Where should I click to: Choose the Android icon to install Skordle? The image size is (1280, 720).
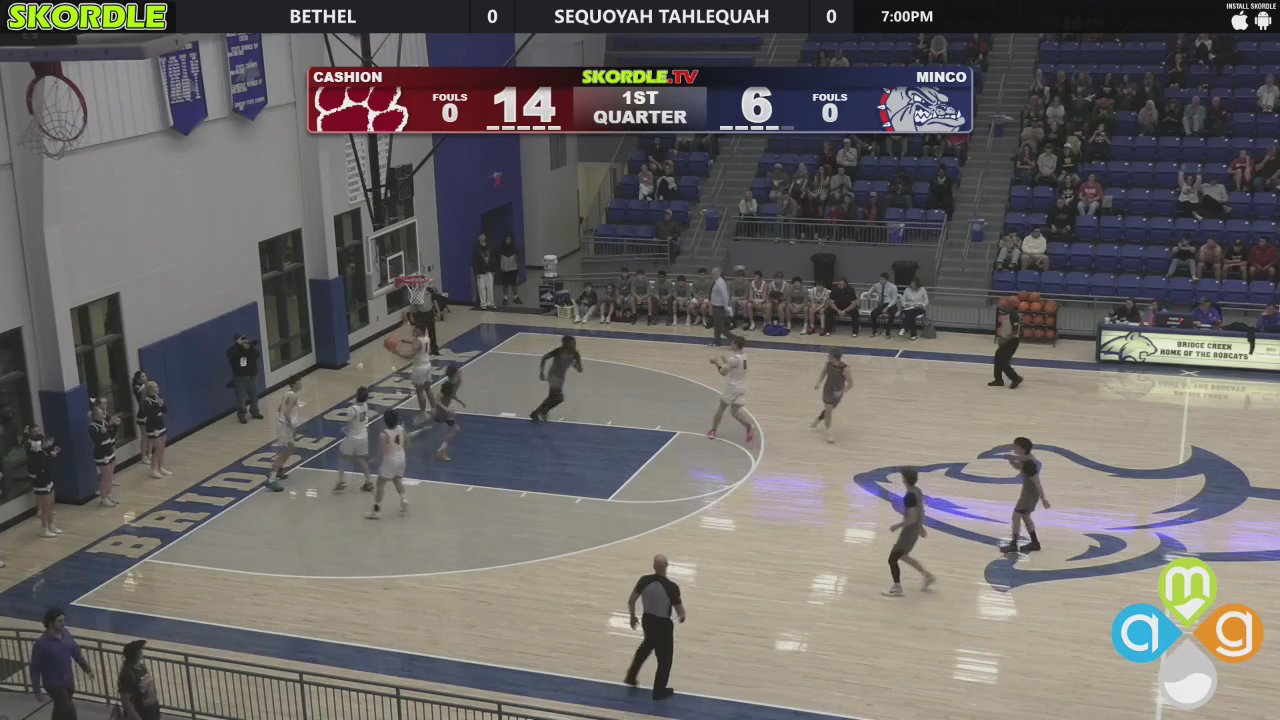point(1263,21)
